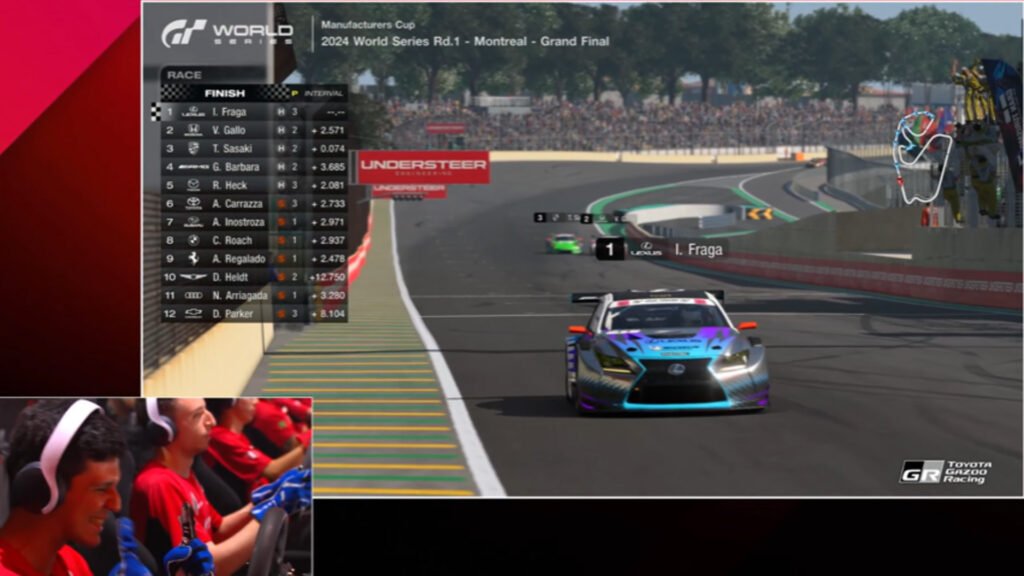Select D. Parker's leaderboard entry
The image size is (1024, 576).
pos(254,313)
